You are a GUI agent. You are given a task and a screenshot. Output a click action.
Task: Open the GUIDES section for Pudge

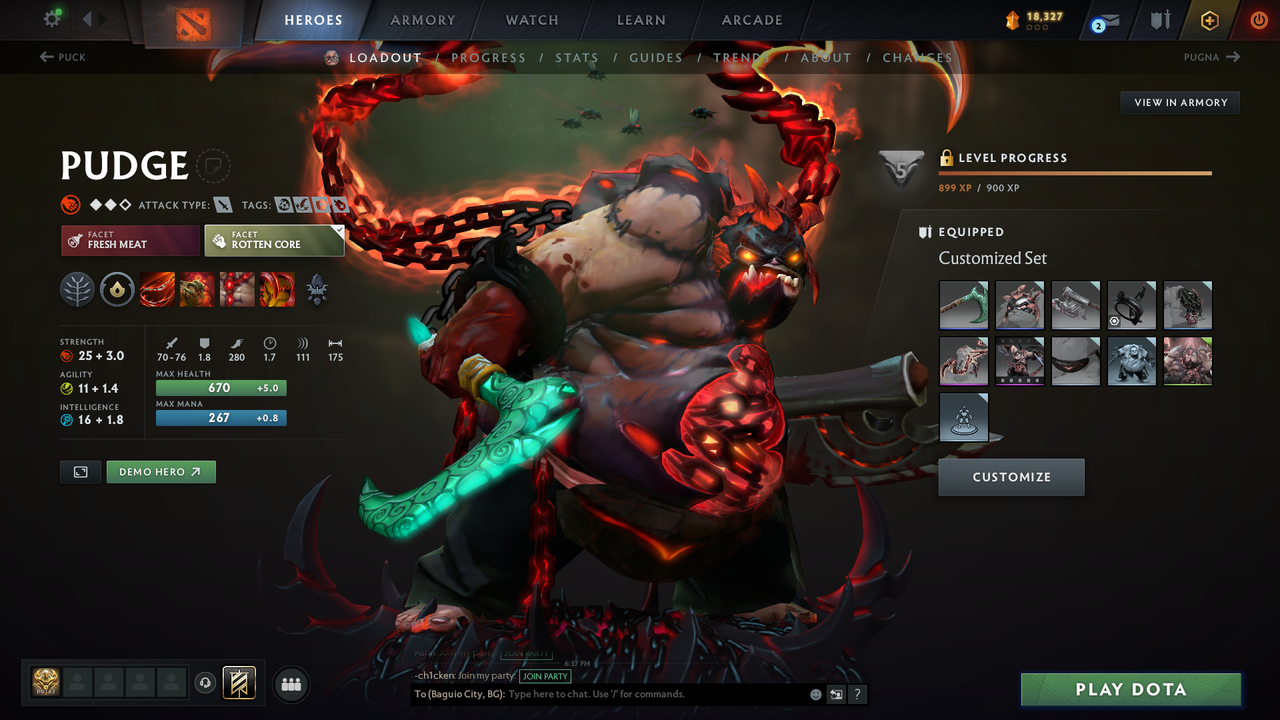(x=655, y=57)
